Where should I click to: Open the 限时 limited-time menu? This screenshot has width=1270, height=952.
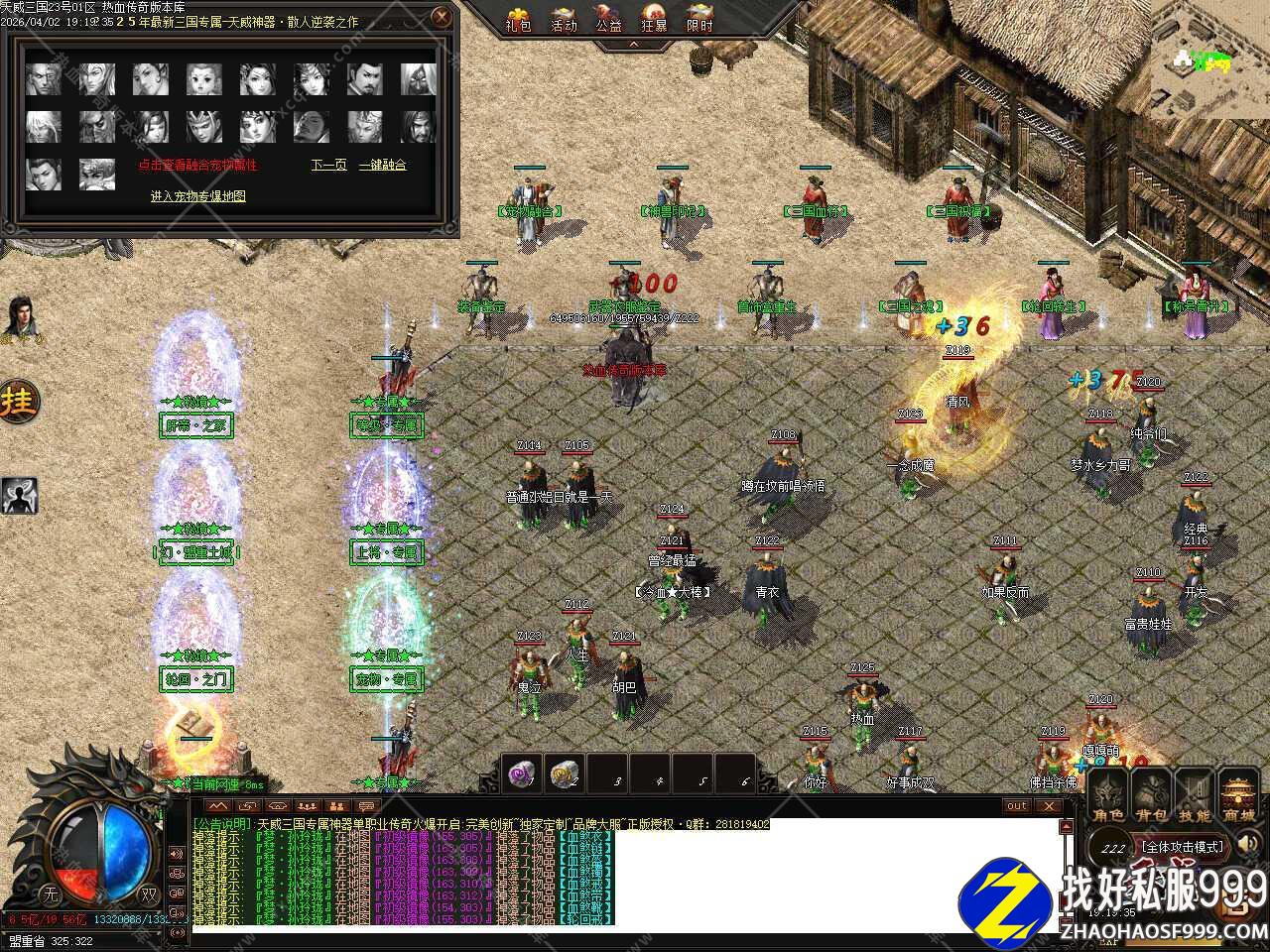click(699, 19)
